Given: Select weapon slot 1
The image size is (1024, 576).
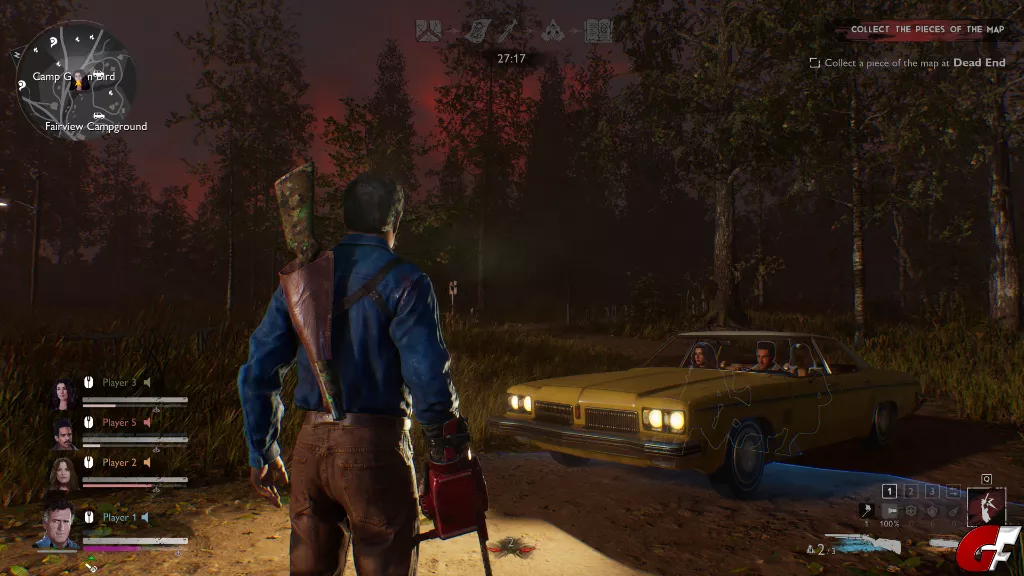Looking at the screenshot, I should click(889, 491).
